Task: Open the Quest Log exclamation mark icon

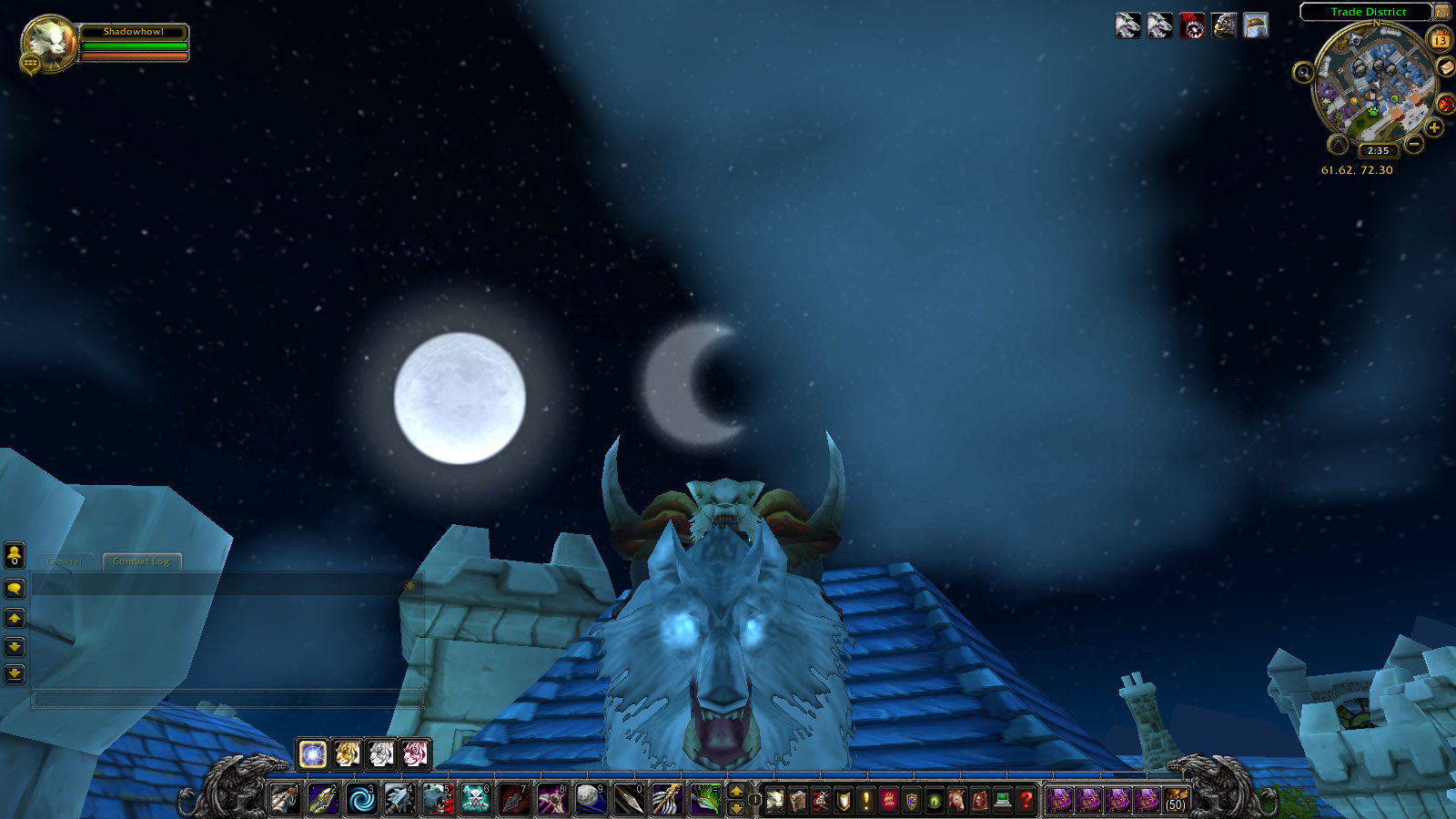Action: pyautogui.click(x=865, y=799)
